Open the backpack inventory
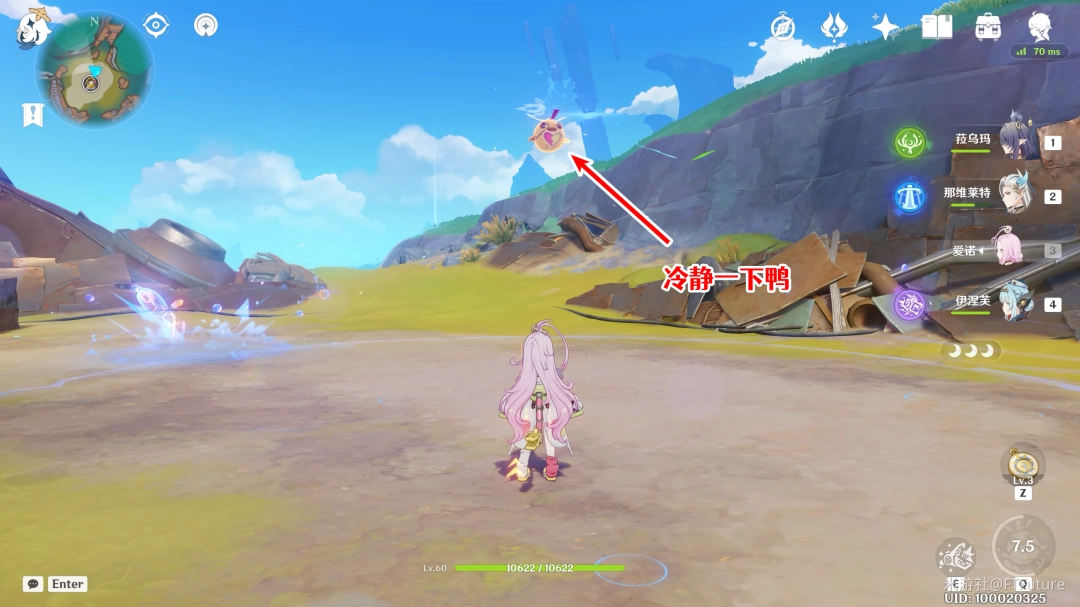 click(x=988, y=27)
